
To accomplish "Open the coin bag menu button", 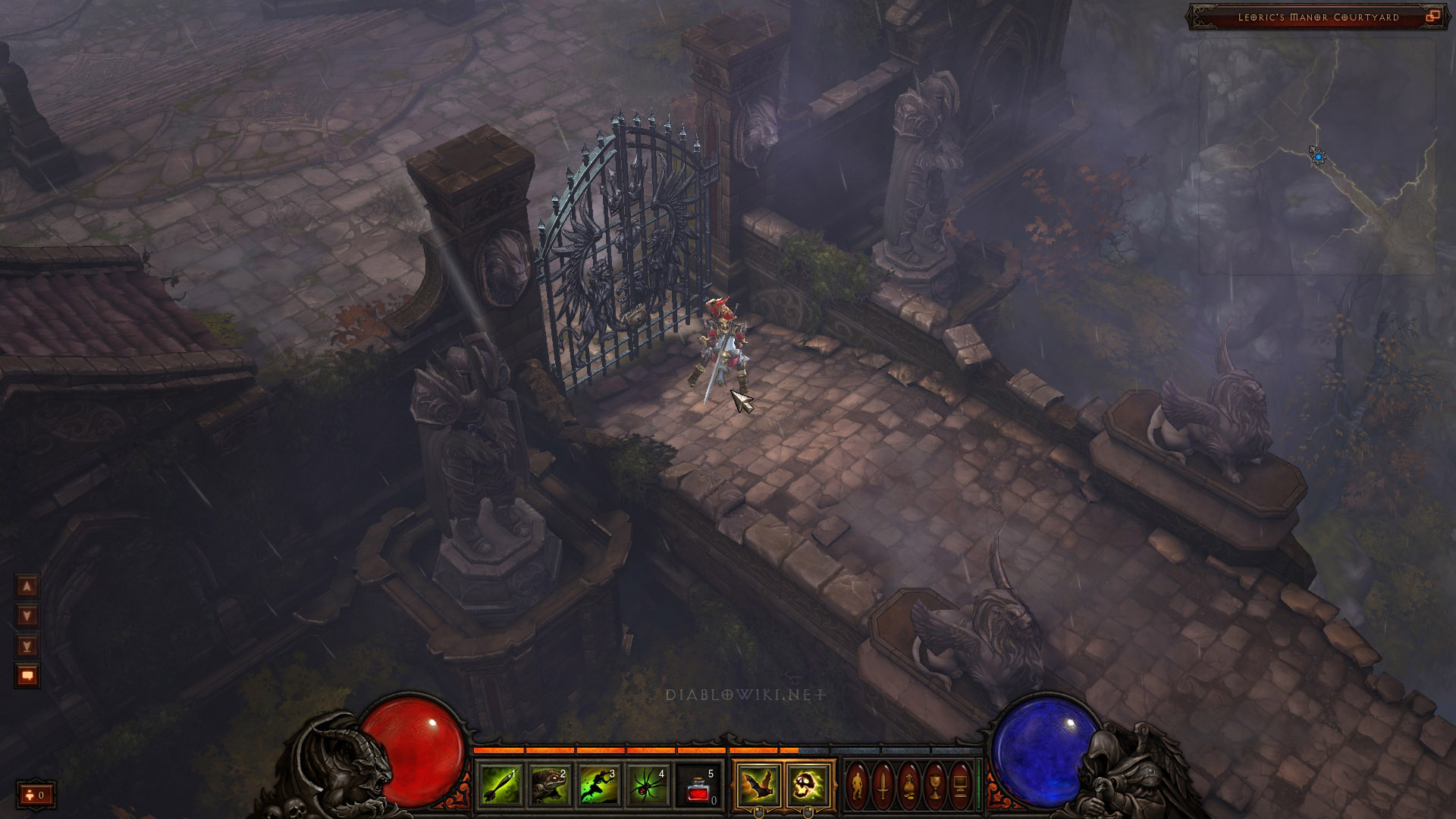I will (908, 786).
